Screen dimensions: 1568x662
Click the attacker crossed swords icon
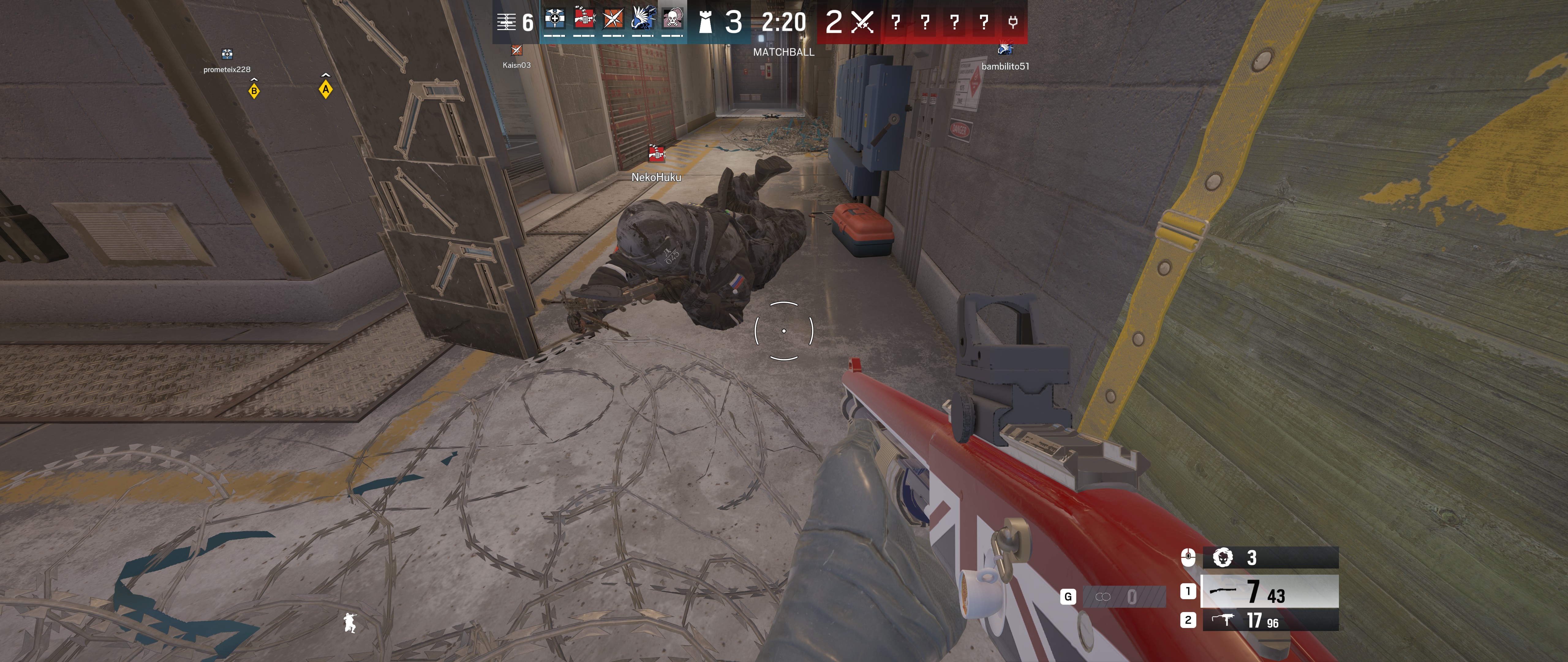click(x=862, y=23)
